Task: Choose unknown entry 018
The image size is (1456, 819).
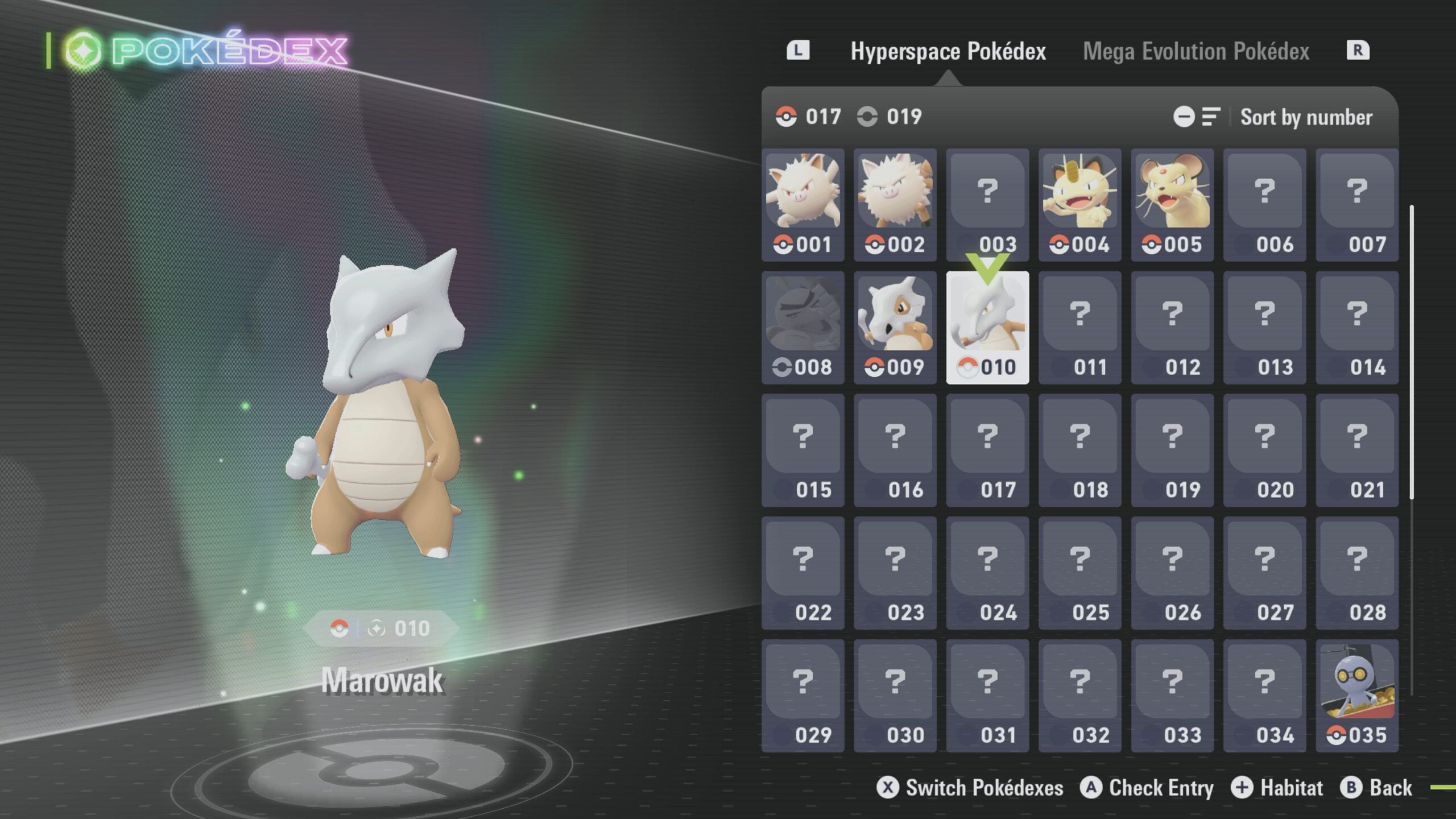Action: [1079, 450]
